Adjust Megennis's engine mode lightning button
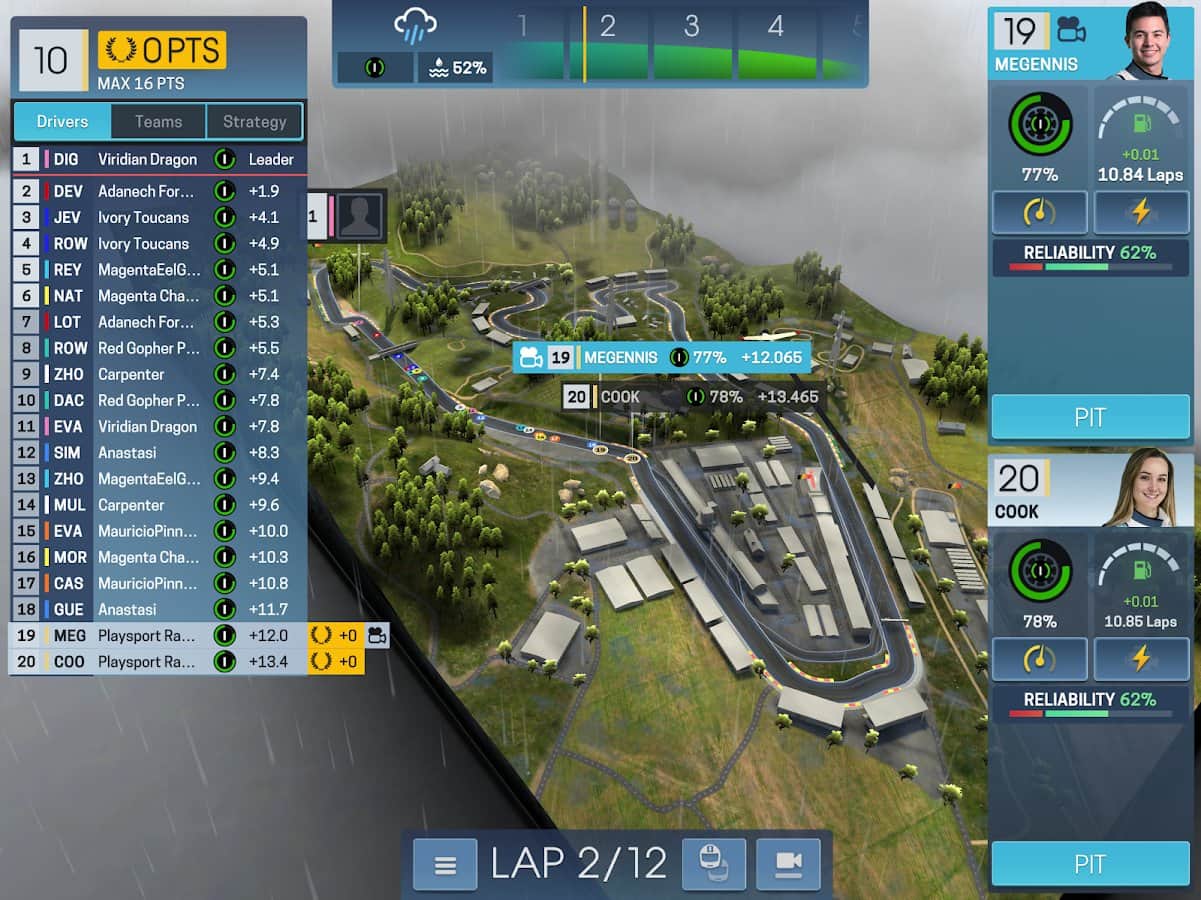Screen dimensions: 1201x900 tap(1141, 212)
